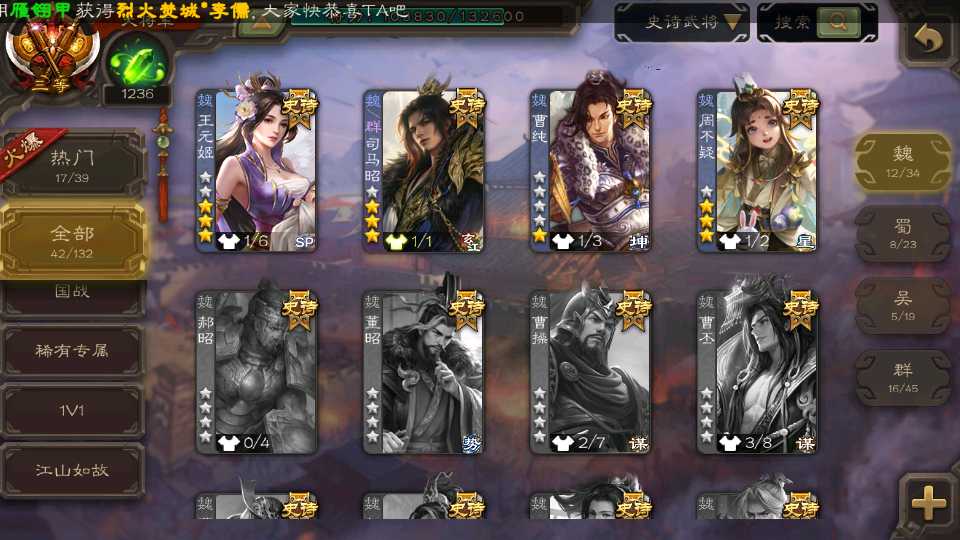The height and width of the screenshot is (540, 960).
Task: Open the 国战 category
Action: [x=72, y=294]
